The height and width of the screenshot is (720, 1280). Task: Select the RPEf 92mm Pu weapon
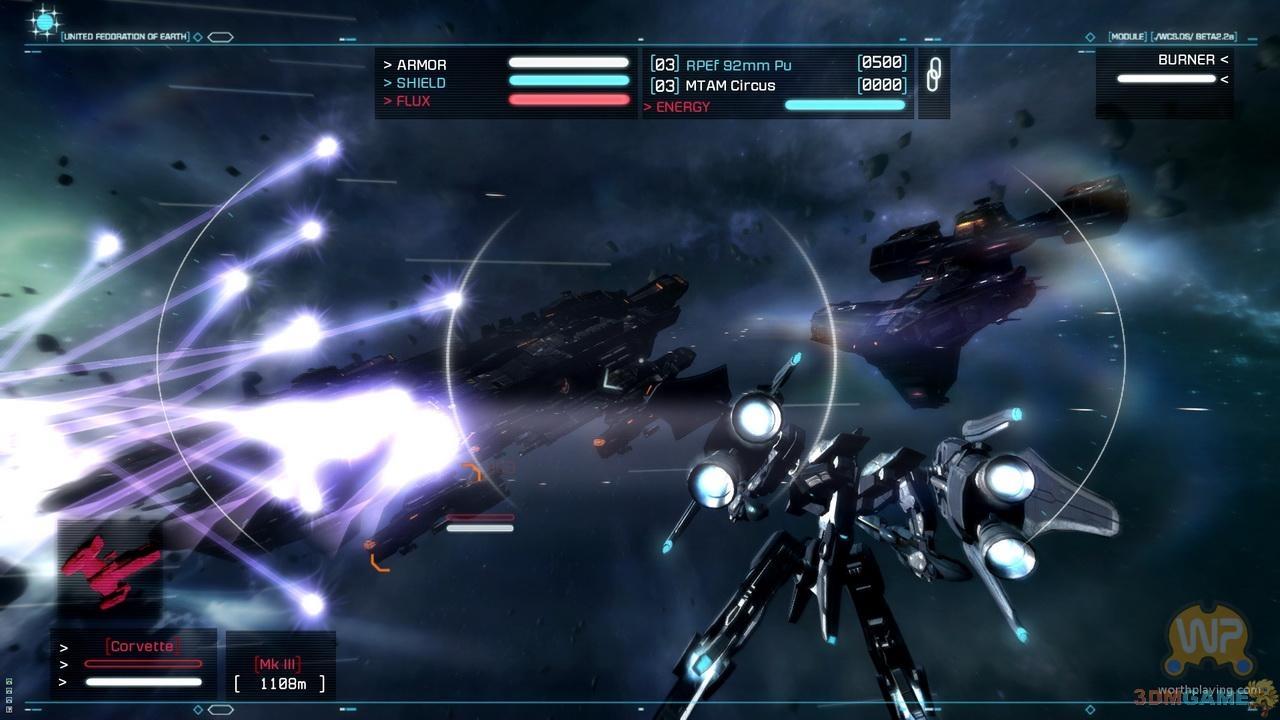(x=738, y=65)
